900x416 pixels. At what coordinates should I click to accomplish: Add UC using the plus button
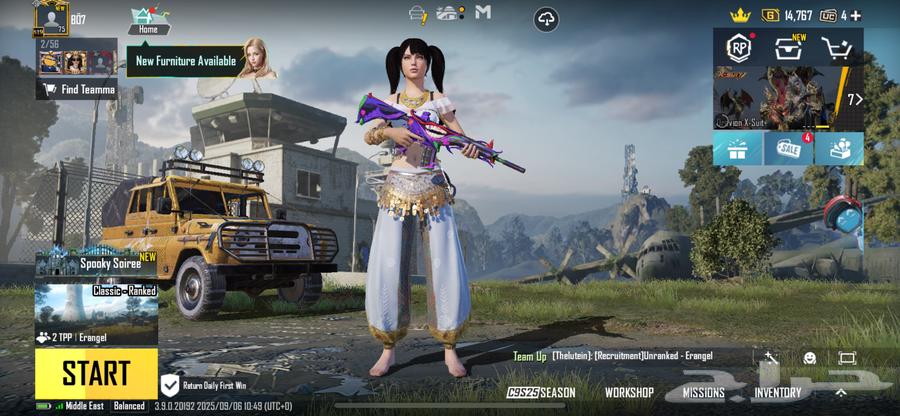click(856, 15)
